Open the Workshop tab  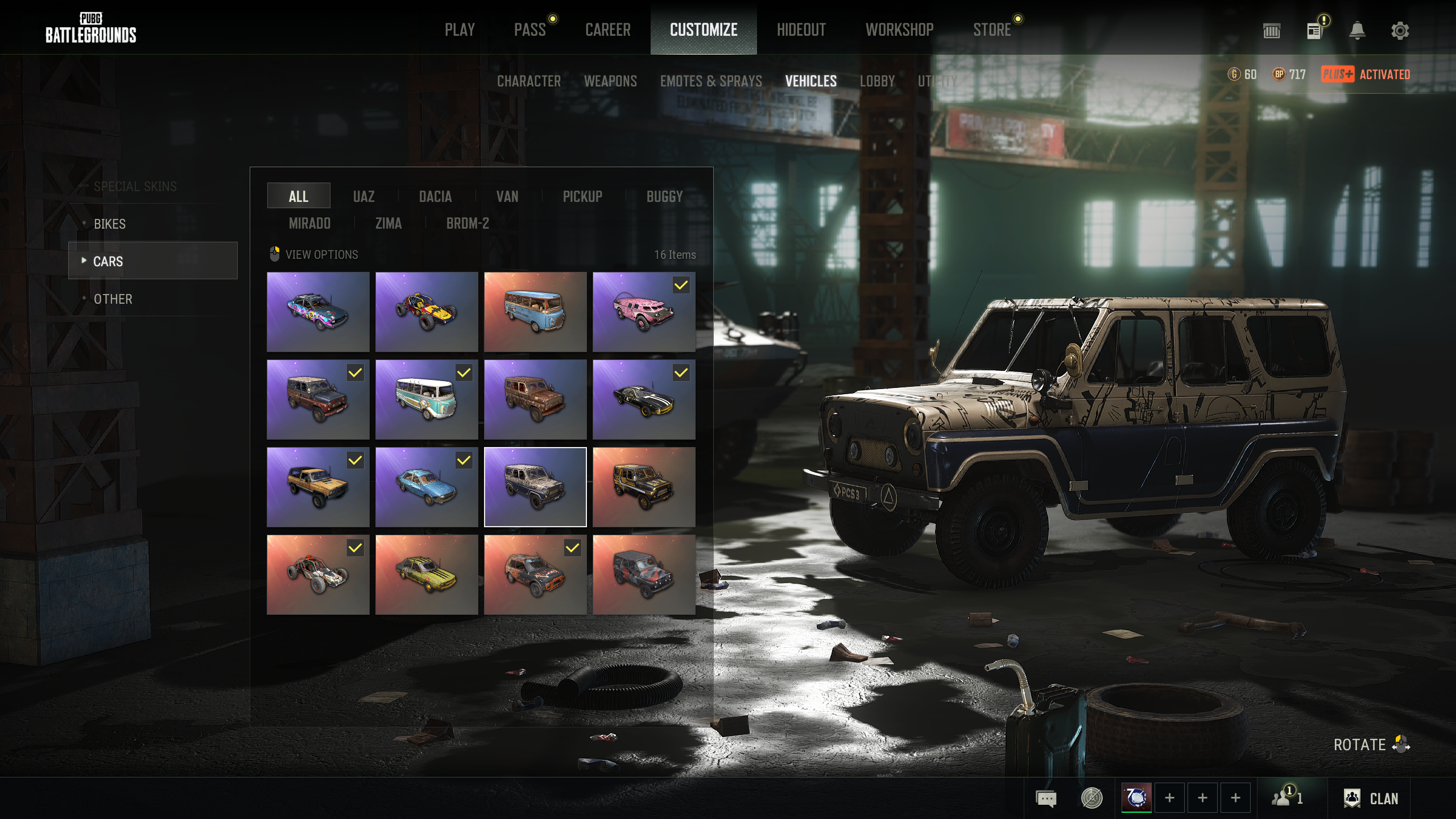pyautogui.click(x=899, y=30)
